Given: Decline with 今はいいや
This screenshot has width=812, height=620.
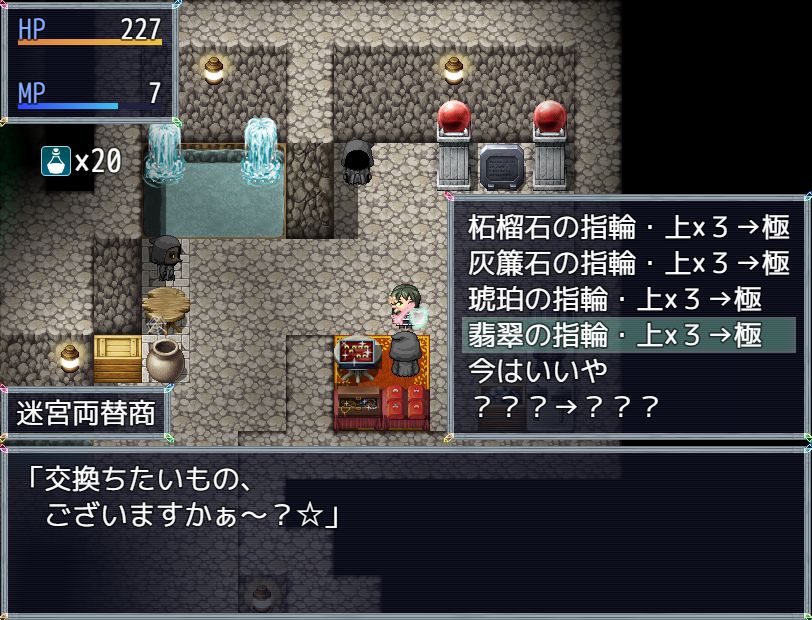Looking at the screenshot, I should click(539, 371).
